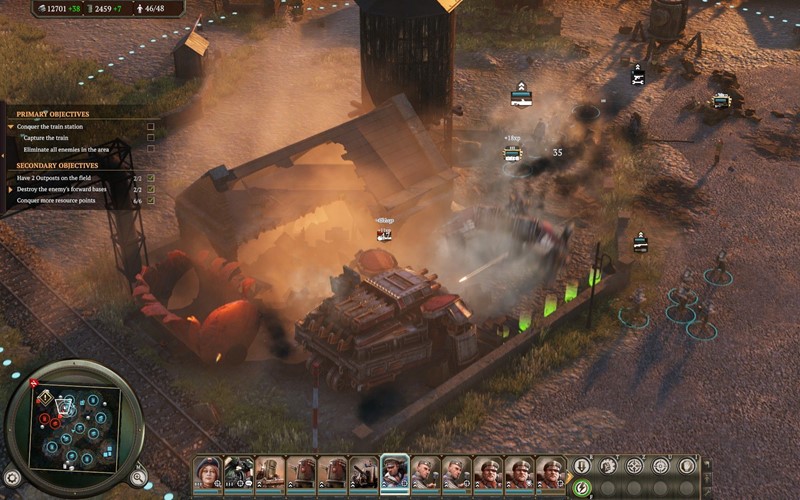This screenshot has height=500, width=800.
Task: Collapse the Conquer the train station objective
Action: click(x=10, y=127)
